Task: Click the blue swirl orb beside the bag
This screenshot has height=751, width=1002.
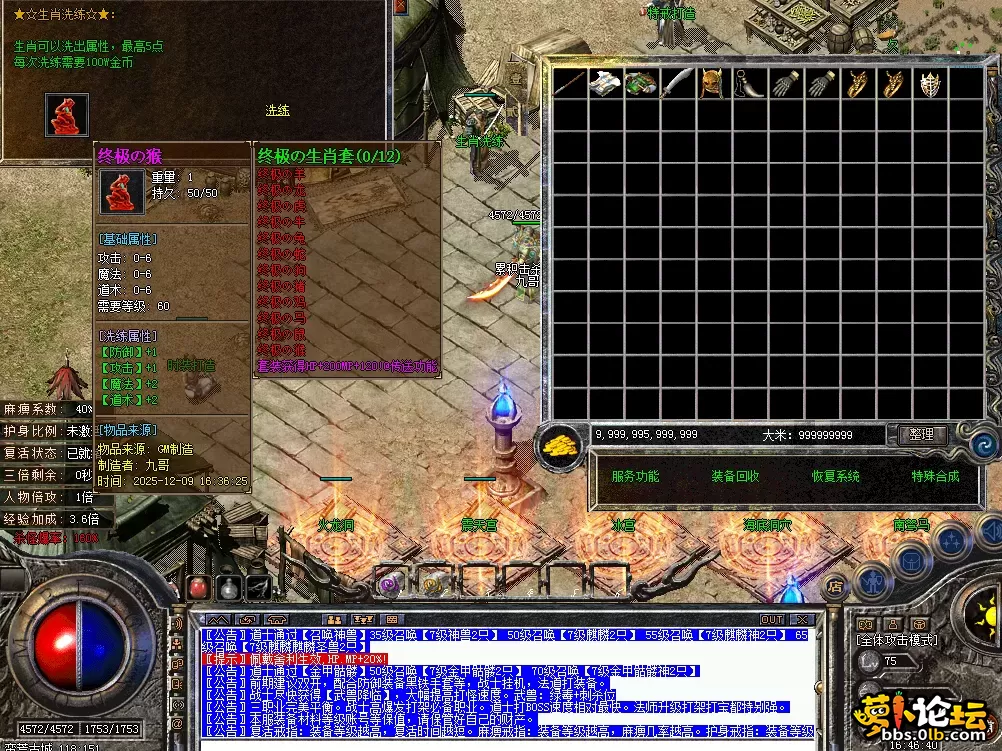Action: click(981, 445)
